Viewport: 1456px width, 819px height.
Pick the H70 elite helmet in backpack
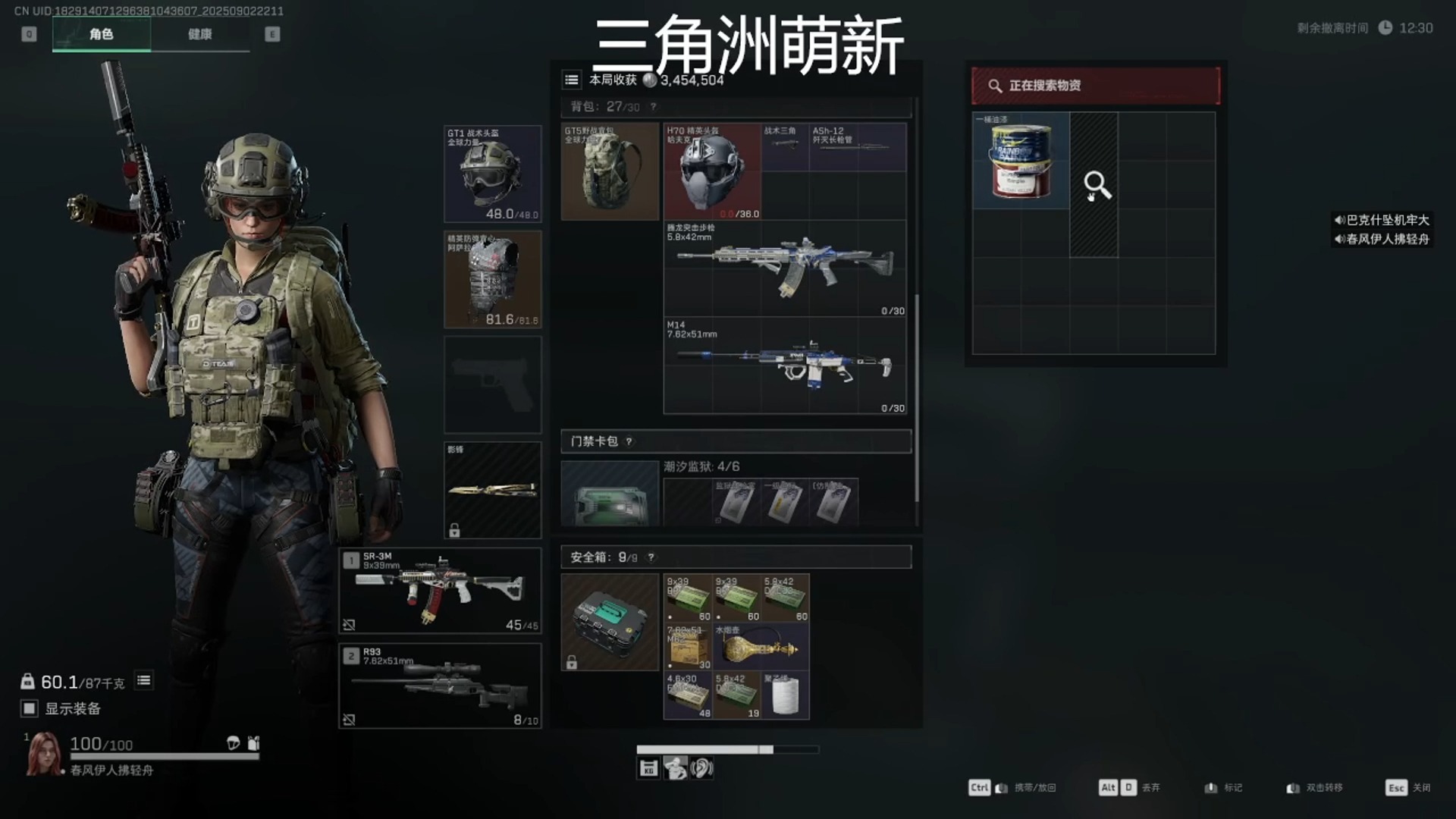pyautogui.click(x=712, y=172)
